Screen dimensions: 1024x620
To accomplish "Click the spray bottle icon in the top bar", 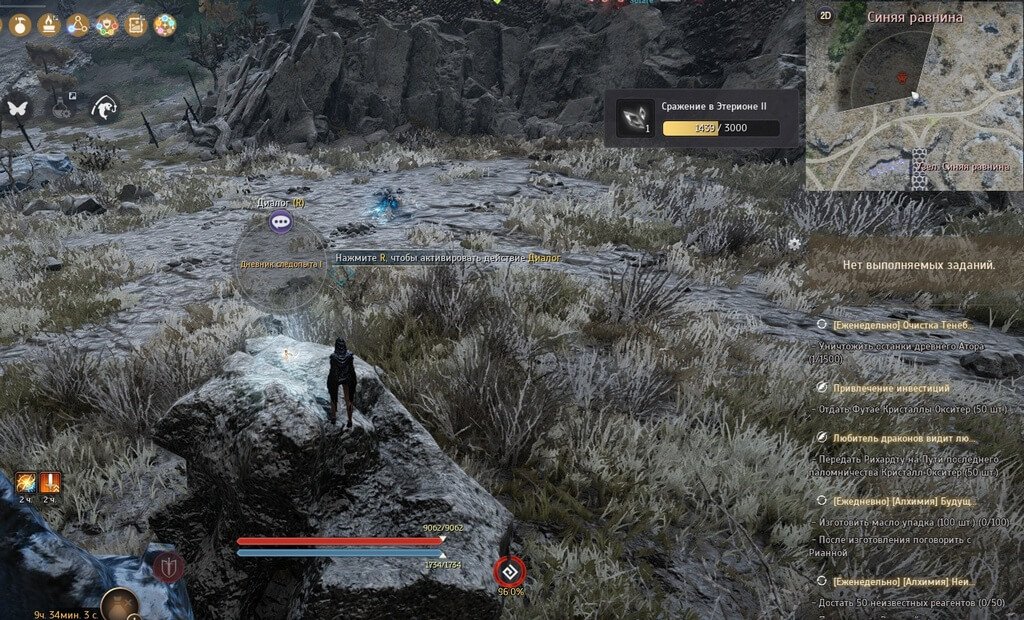I will pyautogui.click(x=18, y=24).
